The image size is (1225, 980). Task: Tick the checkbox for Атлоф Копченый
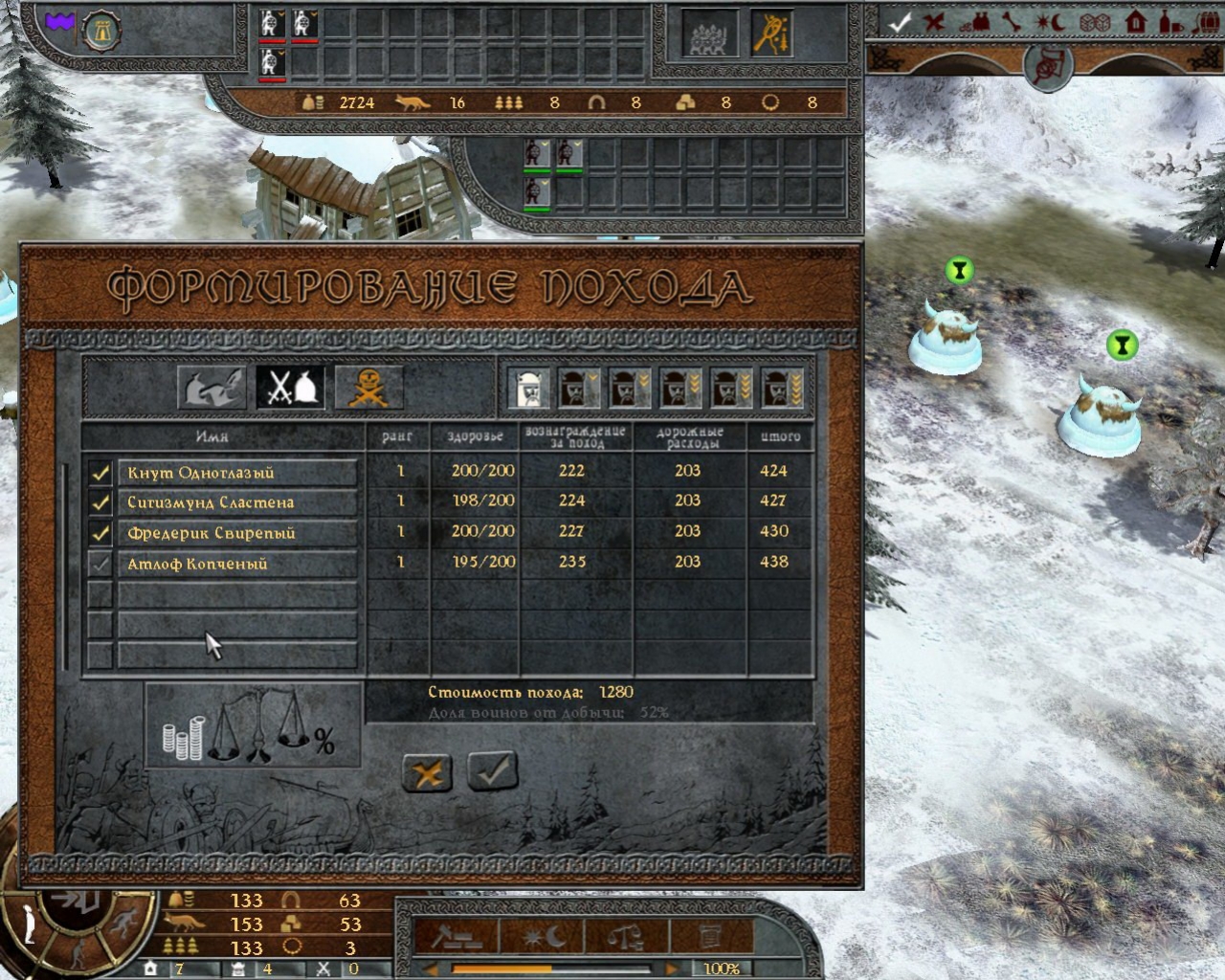point(100,564)
